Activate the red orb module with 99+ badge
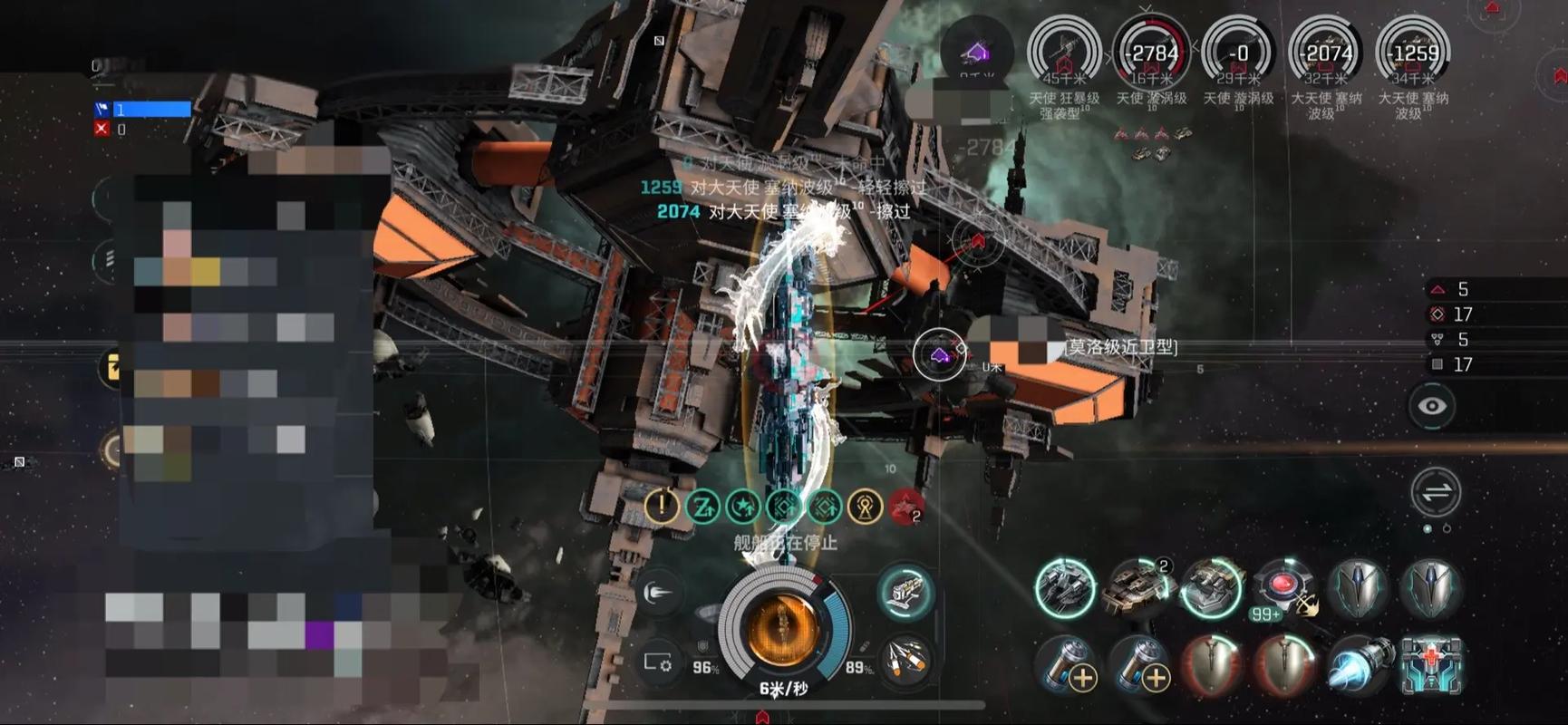The width and height of the screenshot is (1568, 725). pyautogui.click(x=1283, y=587)
